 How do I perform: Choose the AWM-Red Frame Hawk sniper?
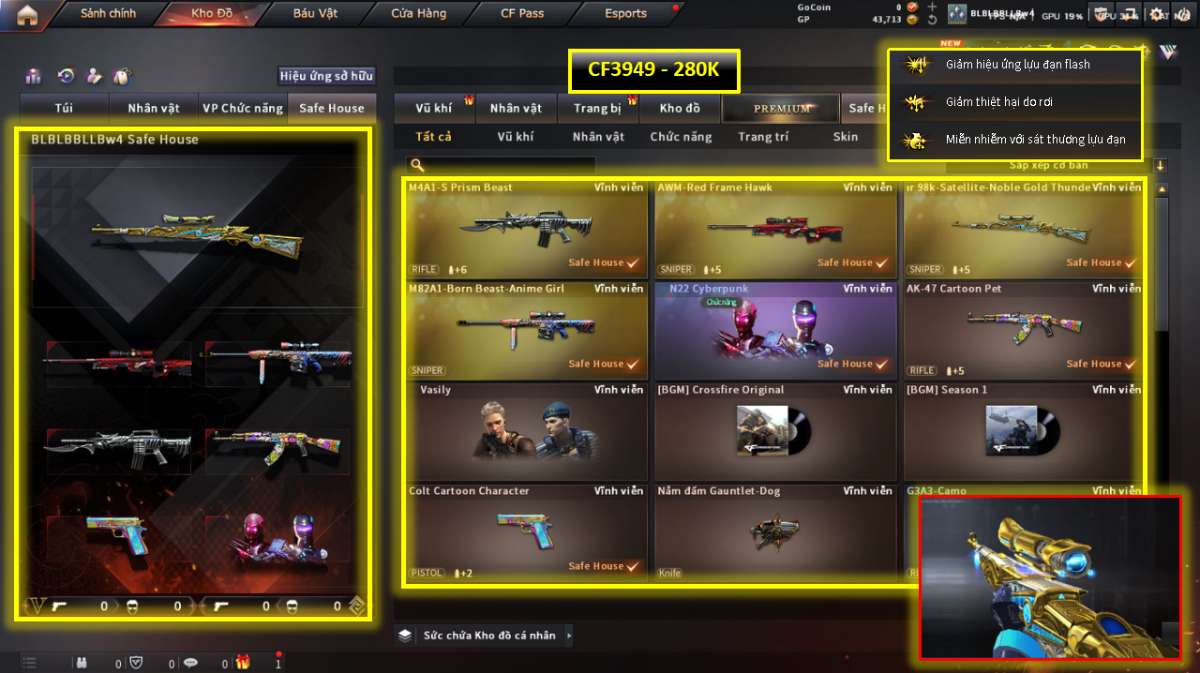tap(774, 229)
